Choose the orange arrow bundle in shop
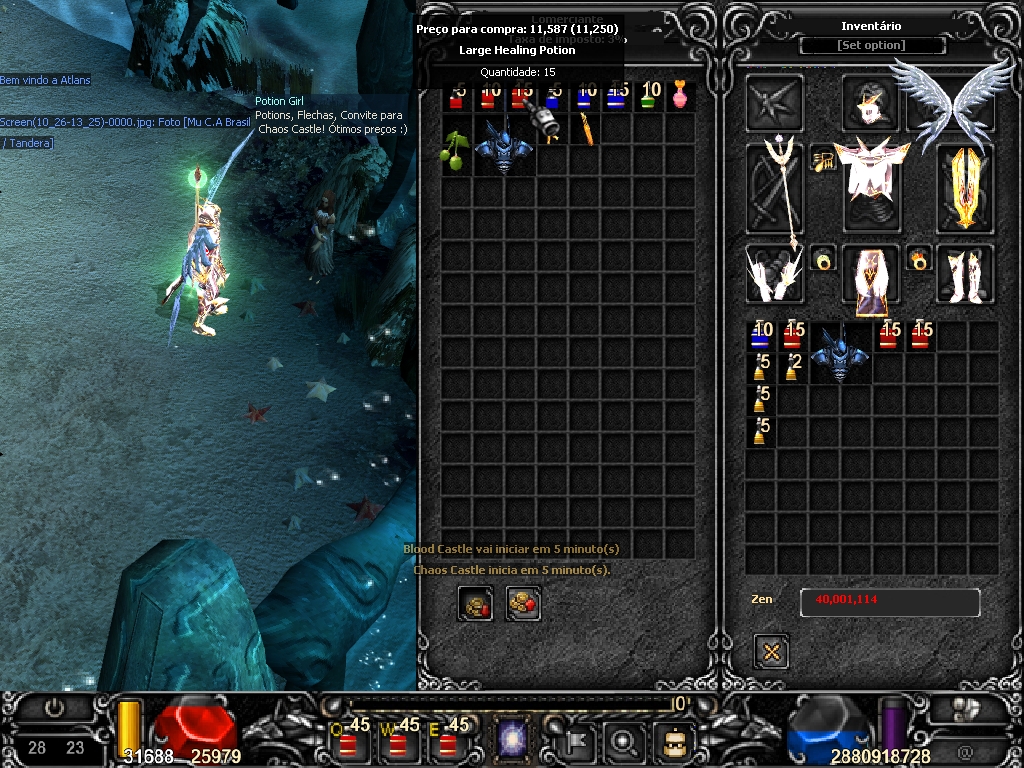The width and height of the screenshot is (1024, 768). click(x=587, y=130)
